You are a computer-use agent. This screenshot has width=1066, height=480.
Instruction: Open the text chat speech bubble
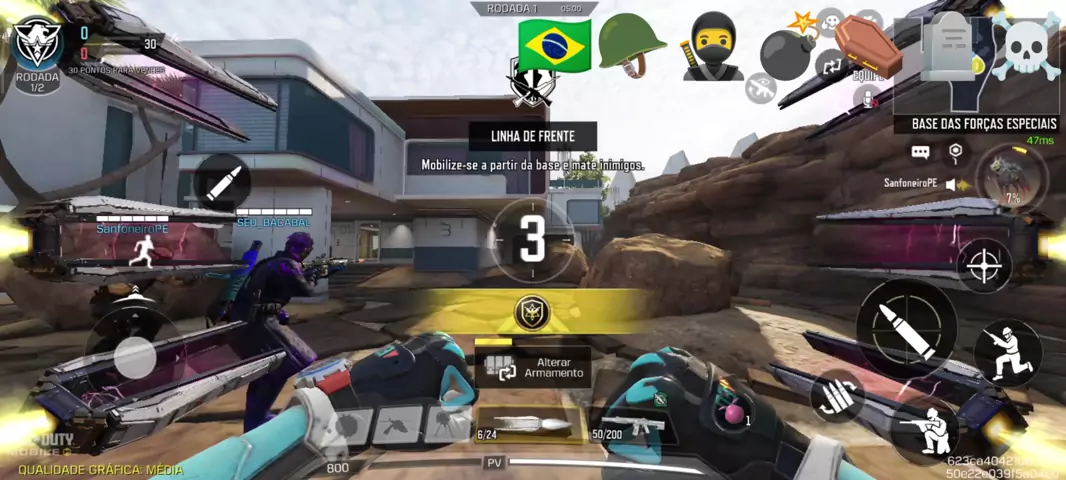point(920,152)
